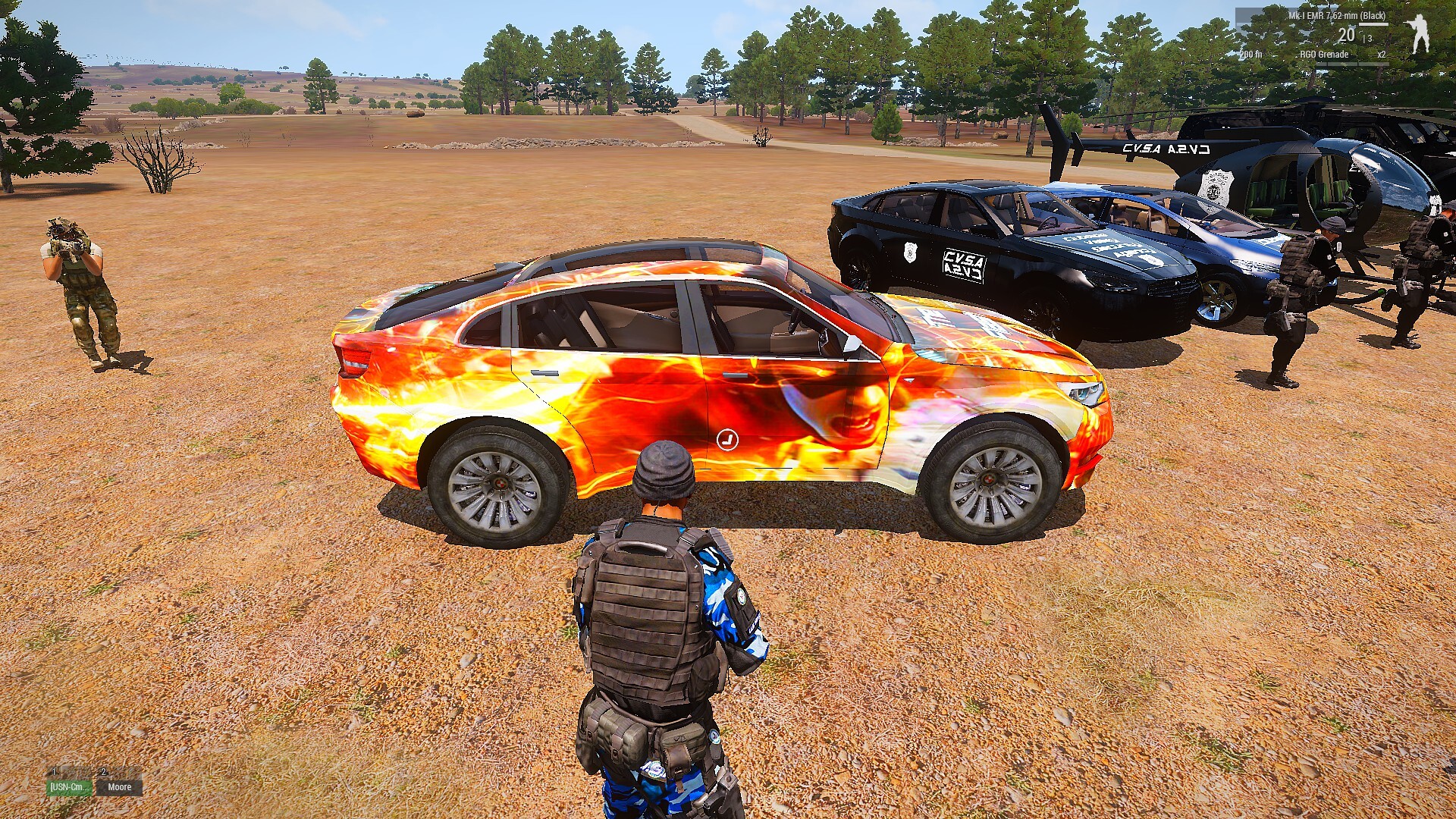
Task: Choose the RGO Grenade entry
Action: pos(1324,55)
